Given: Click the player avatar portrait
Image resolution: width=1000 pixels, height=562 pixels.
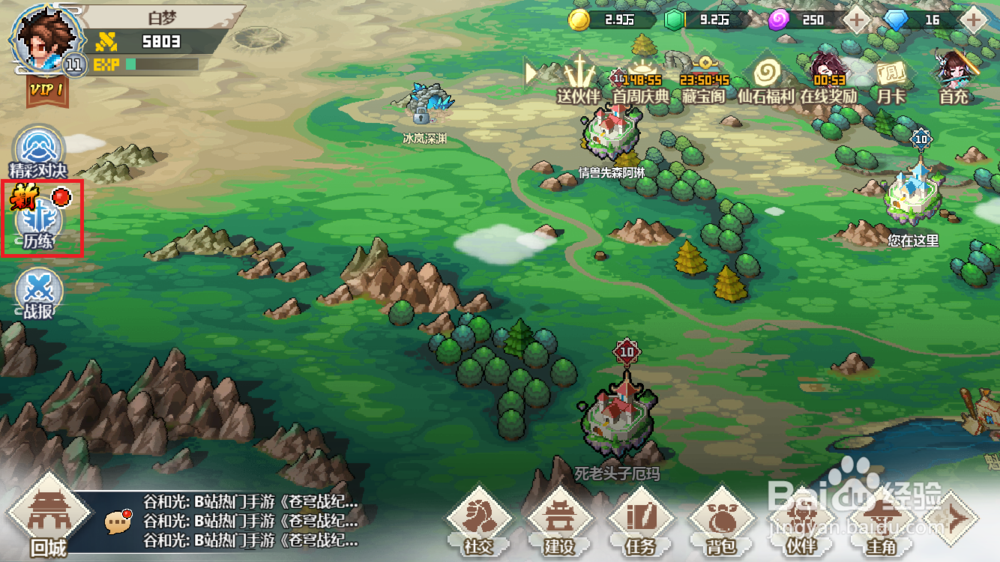Looking at the screenshot, I should pos(42,38).
